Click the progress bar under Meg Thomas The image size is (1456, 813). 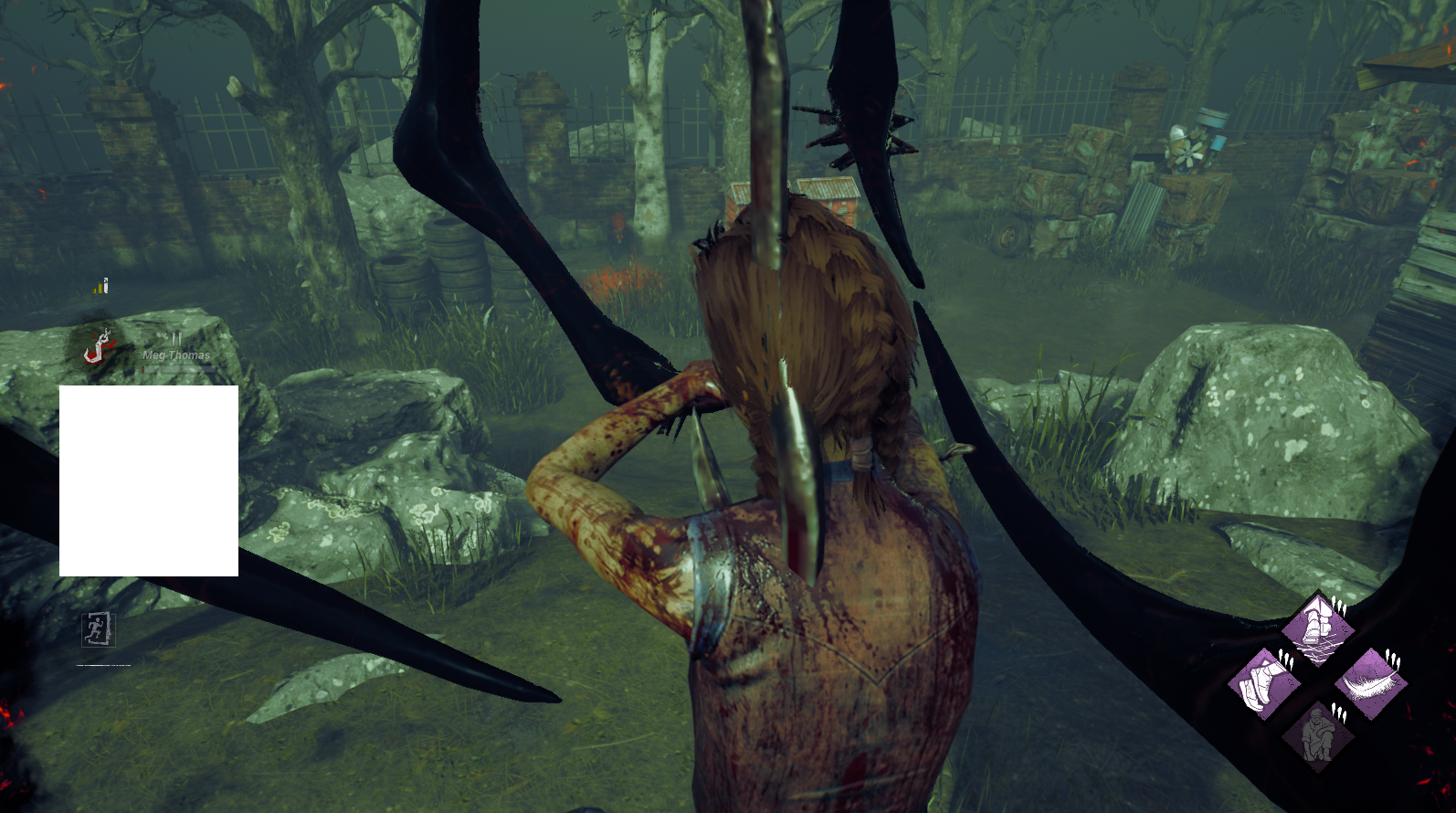tap(179, 369)
